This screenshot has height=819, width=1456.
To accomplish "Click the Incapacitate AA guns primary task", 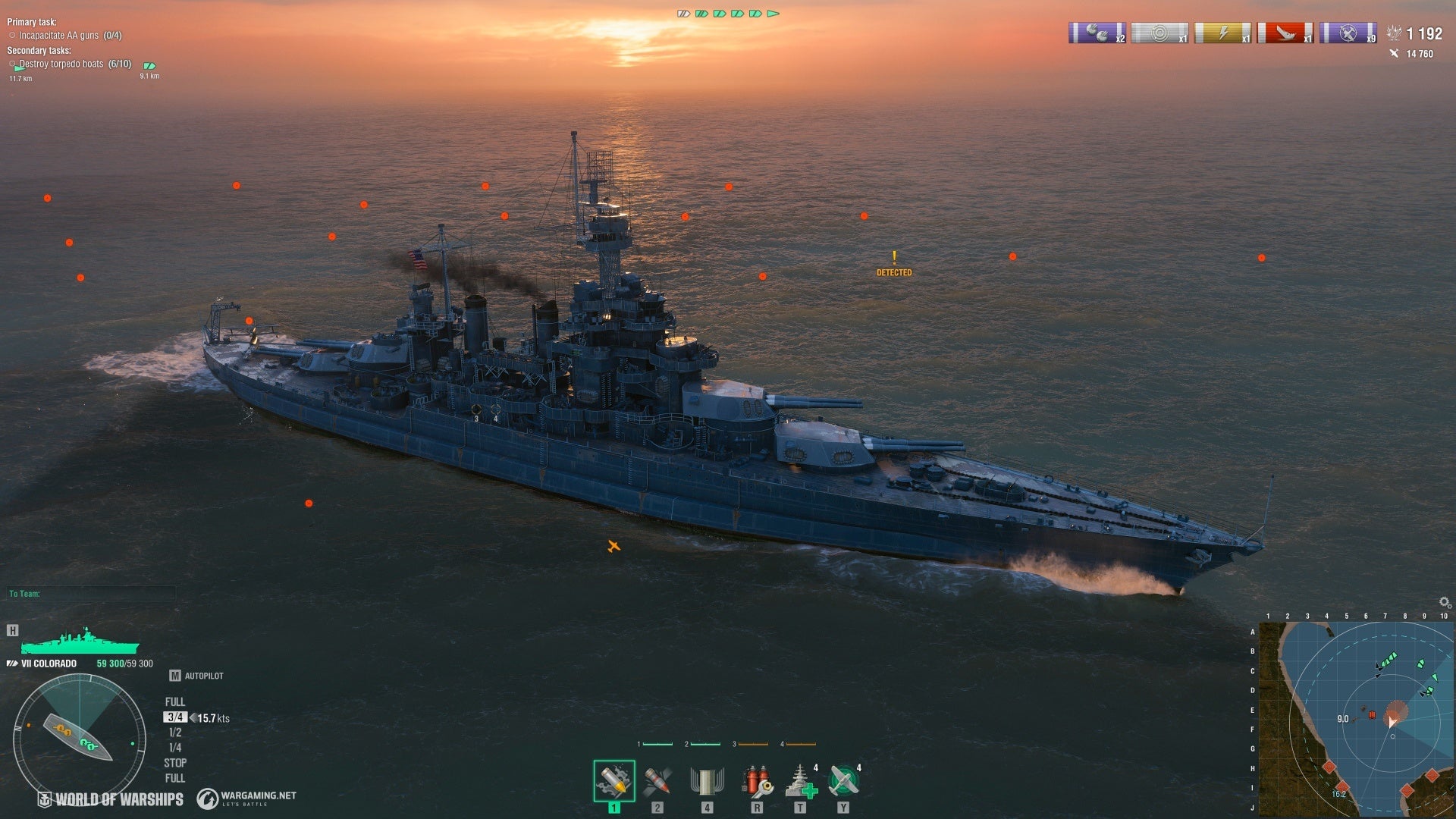I will 70,36.
